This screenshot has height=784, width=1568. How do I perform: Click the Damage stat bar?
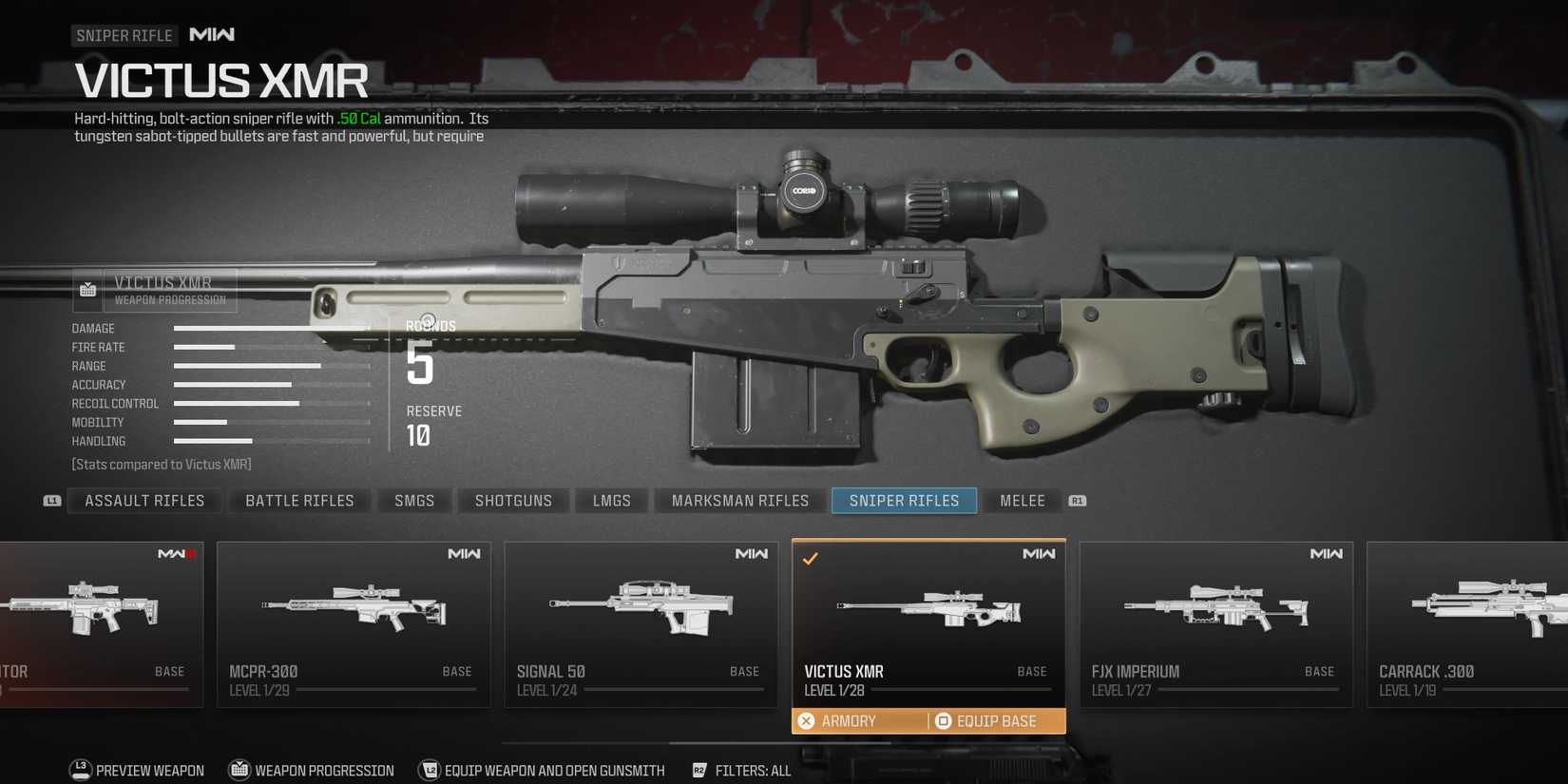coord(271,328)
